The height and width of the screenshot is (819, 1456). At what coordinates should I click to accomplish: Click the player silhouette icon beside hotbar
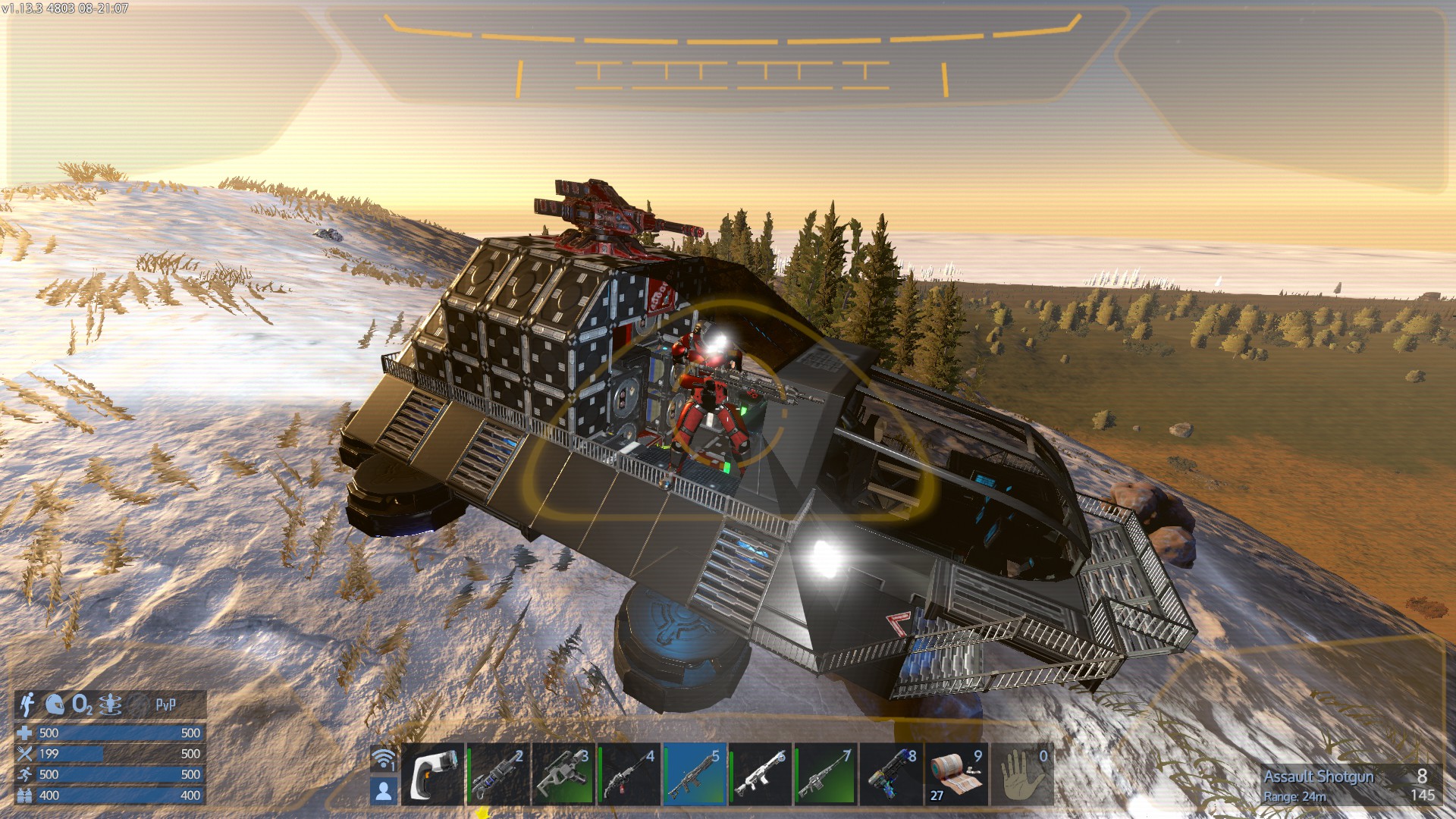click(x=384, y=791)
